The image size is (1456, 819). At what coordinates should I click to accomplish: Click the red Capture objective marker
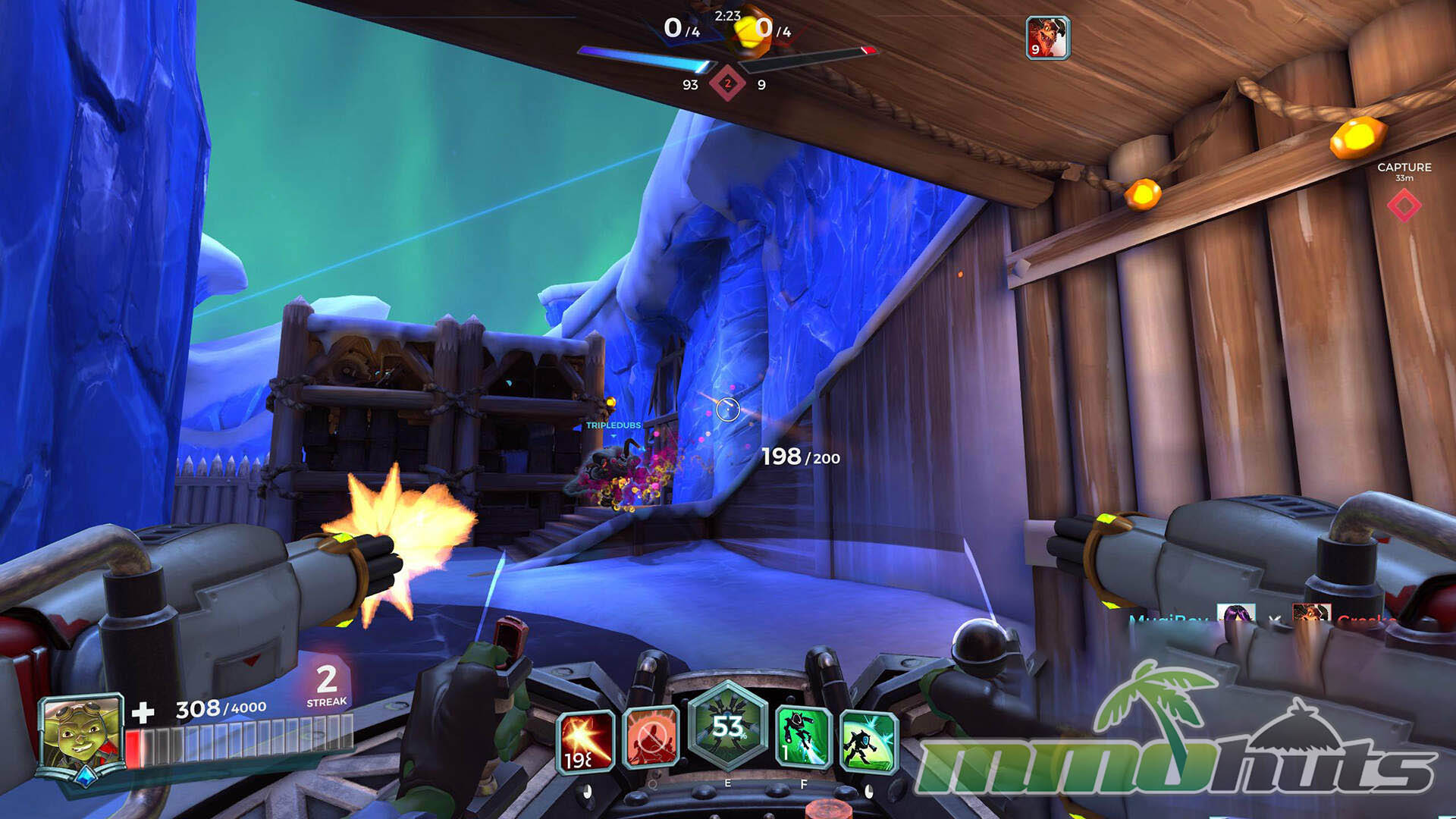(1404, 205)
